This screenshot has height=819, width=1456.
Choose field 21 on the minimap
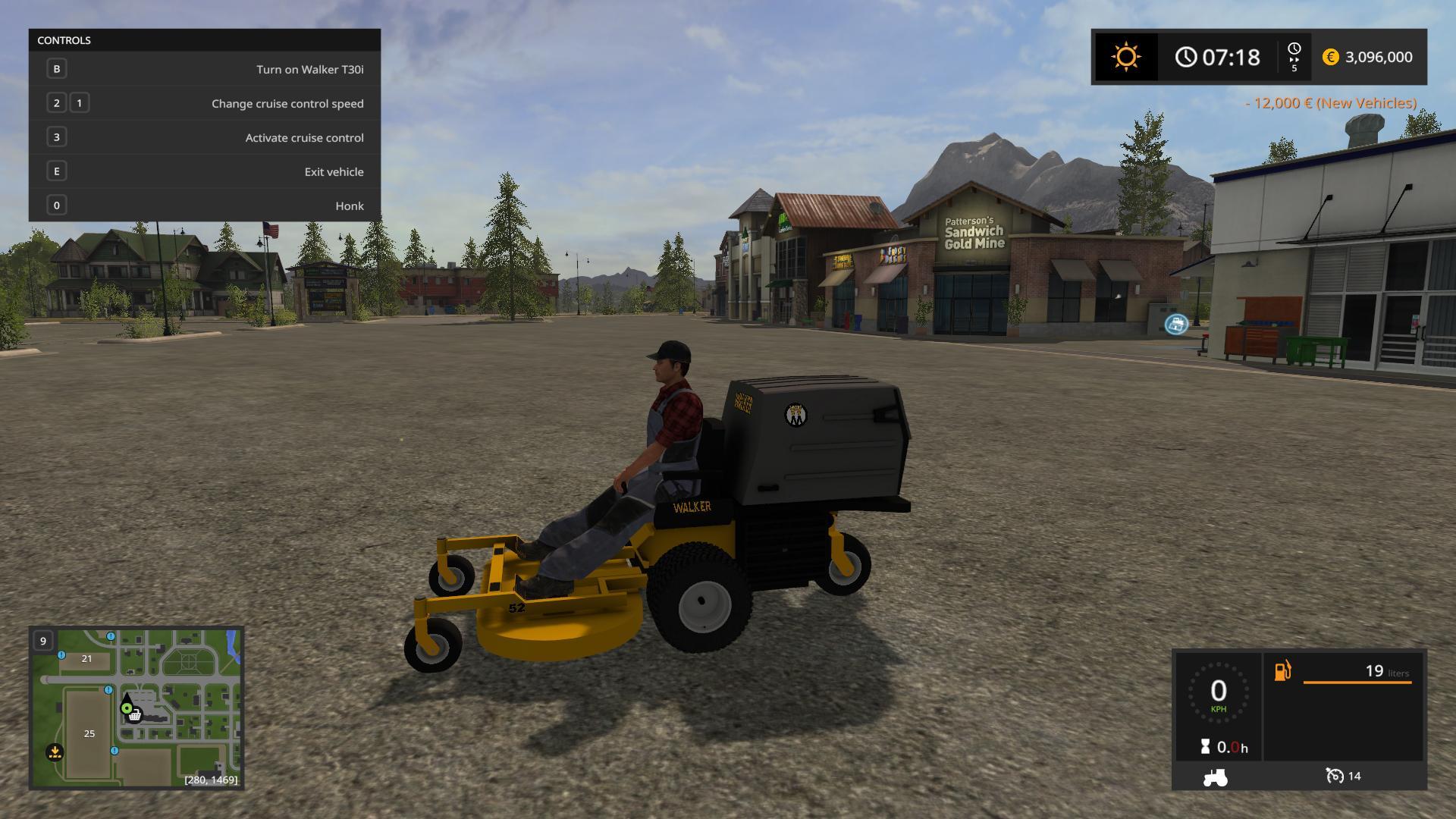pos(86,658)
